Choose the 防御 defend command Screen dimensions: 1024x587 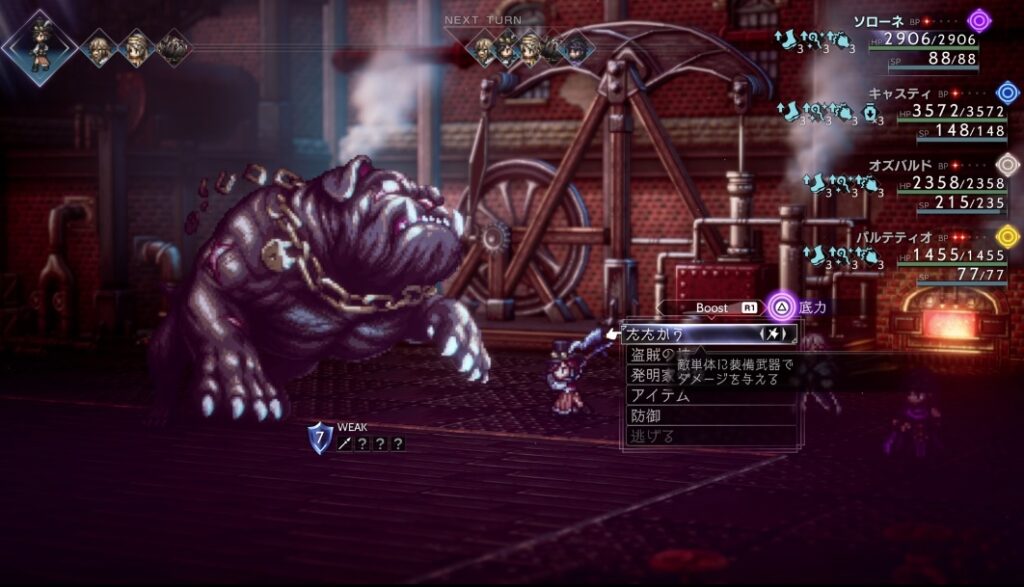[x=645, y=416]
